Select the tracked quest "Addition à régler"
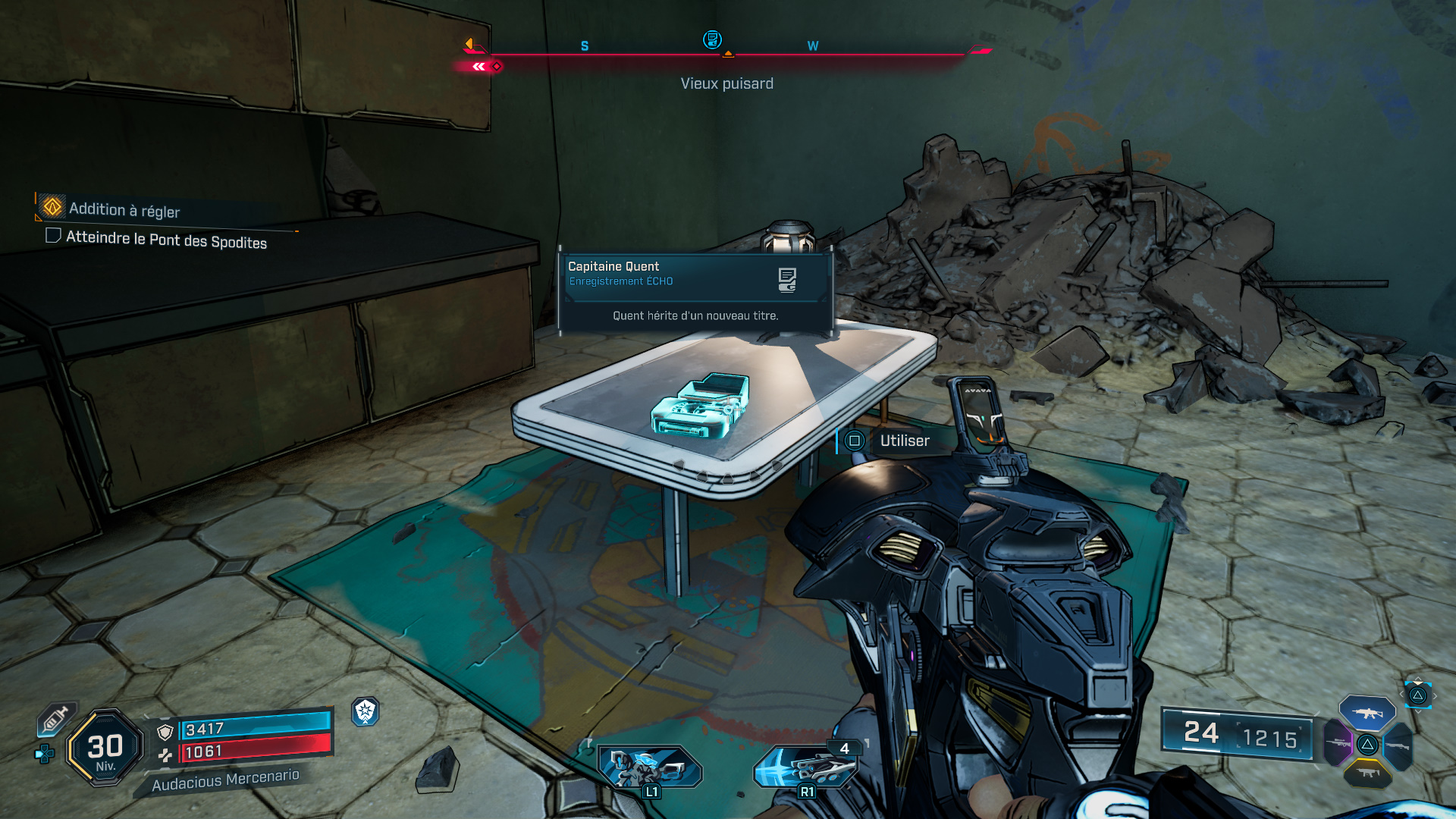 pos(124,209)
